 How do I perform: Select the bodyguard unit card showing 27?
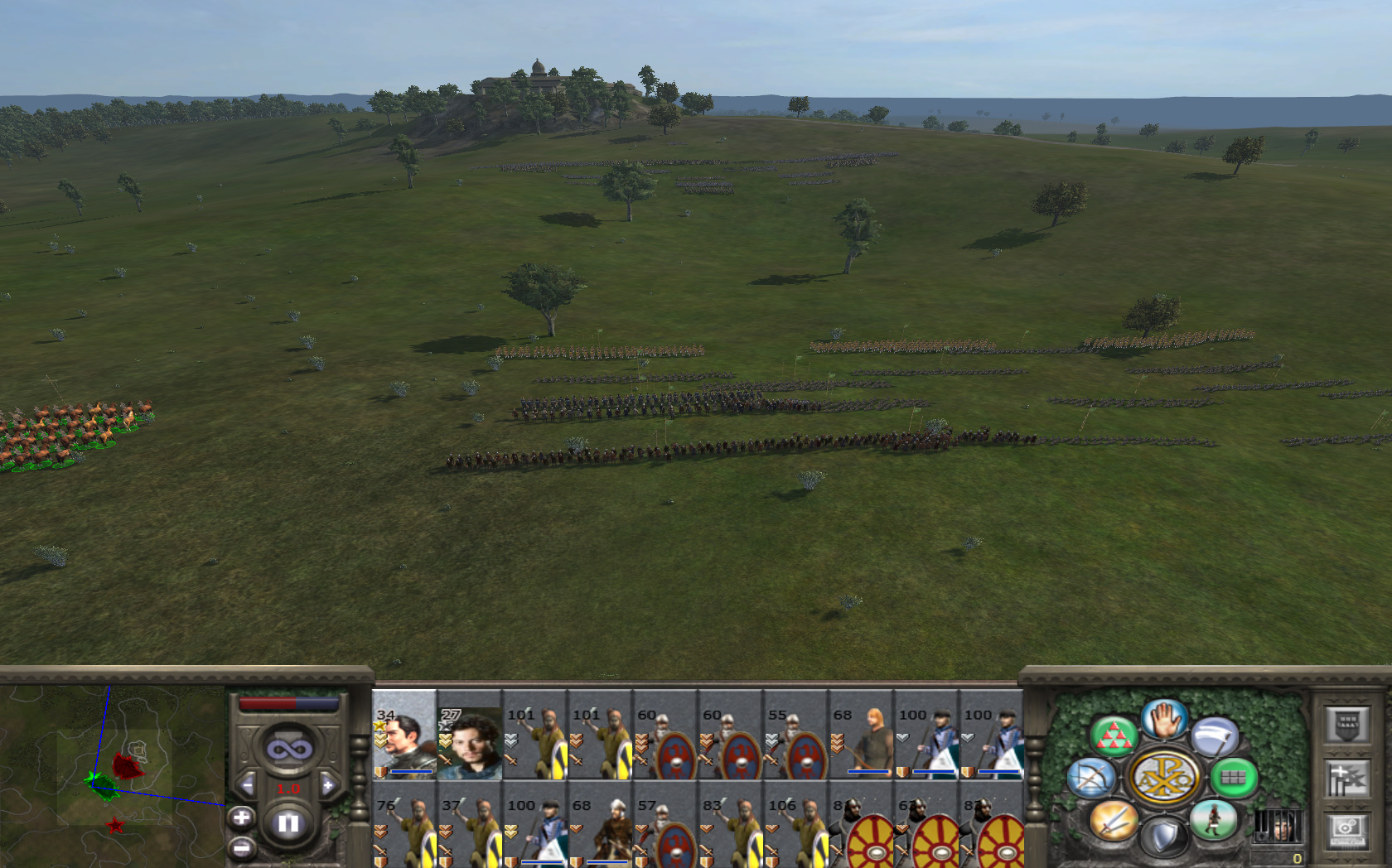pyautogui.click(x=470, y=735)
